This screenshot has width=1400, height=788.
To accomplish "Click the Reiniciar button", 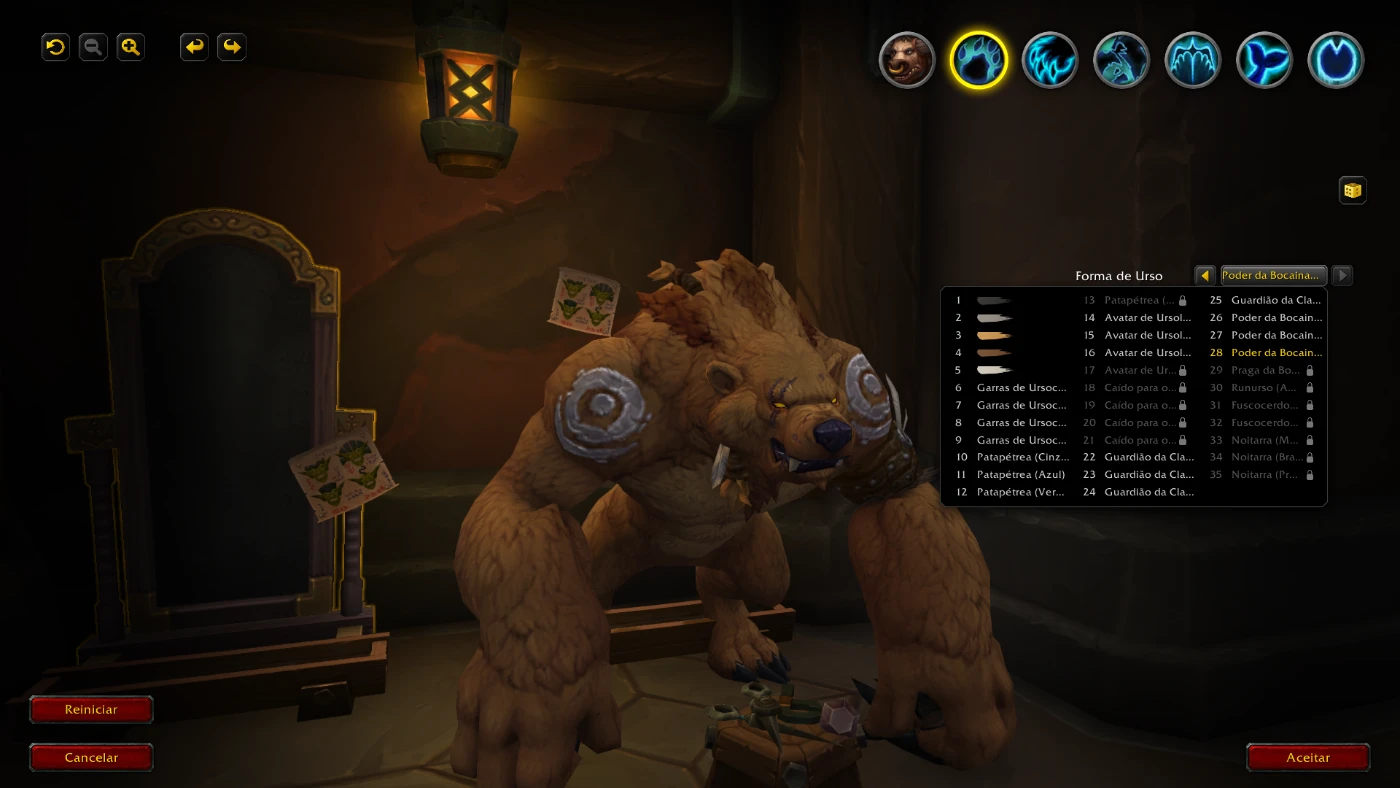I will click(x=91, y=710).
